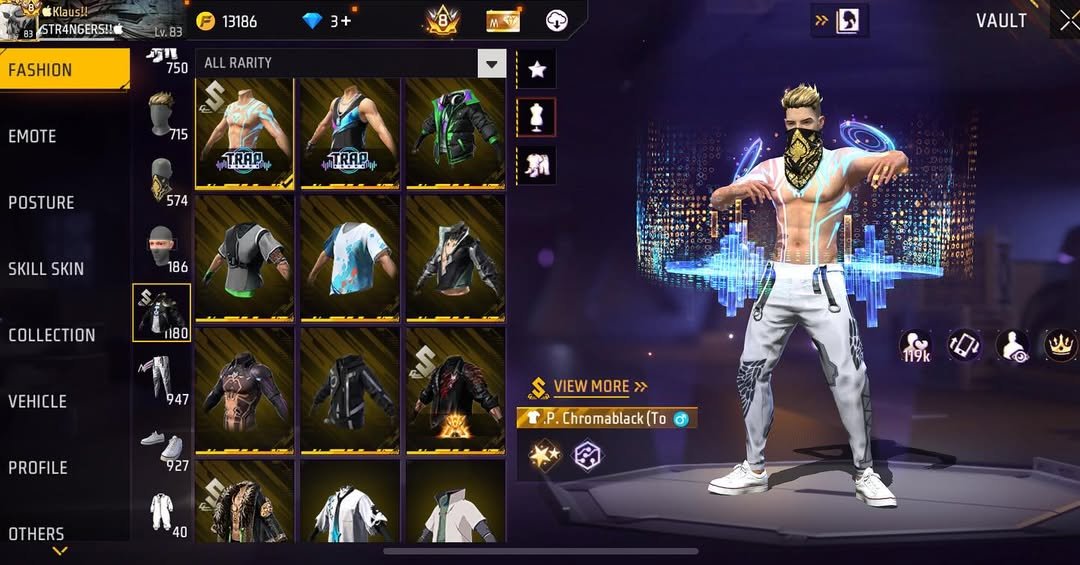
Task: Select the white splash-print t-shirt item
Action: click(x=349, y=257)
